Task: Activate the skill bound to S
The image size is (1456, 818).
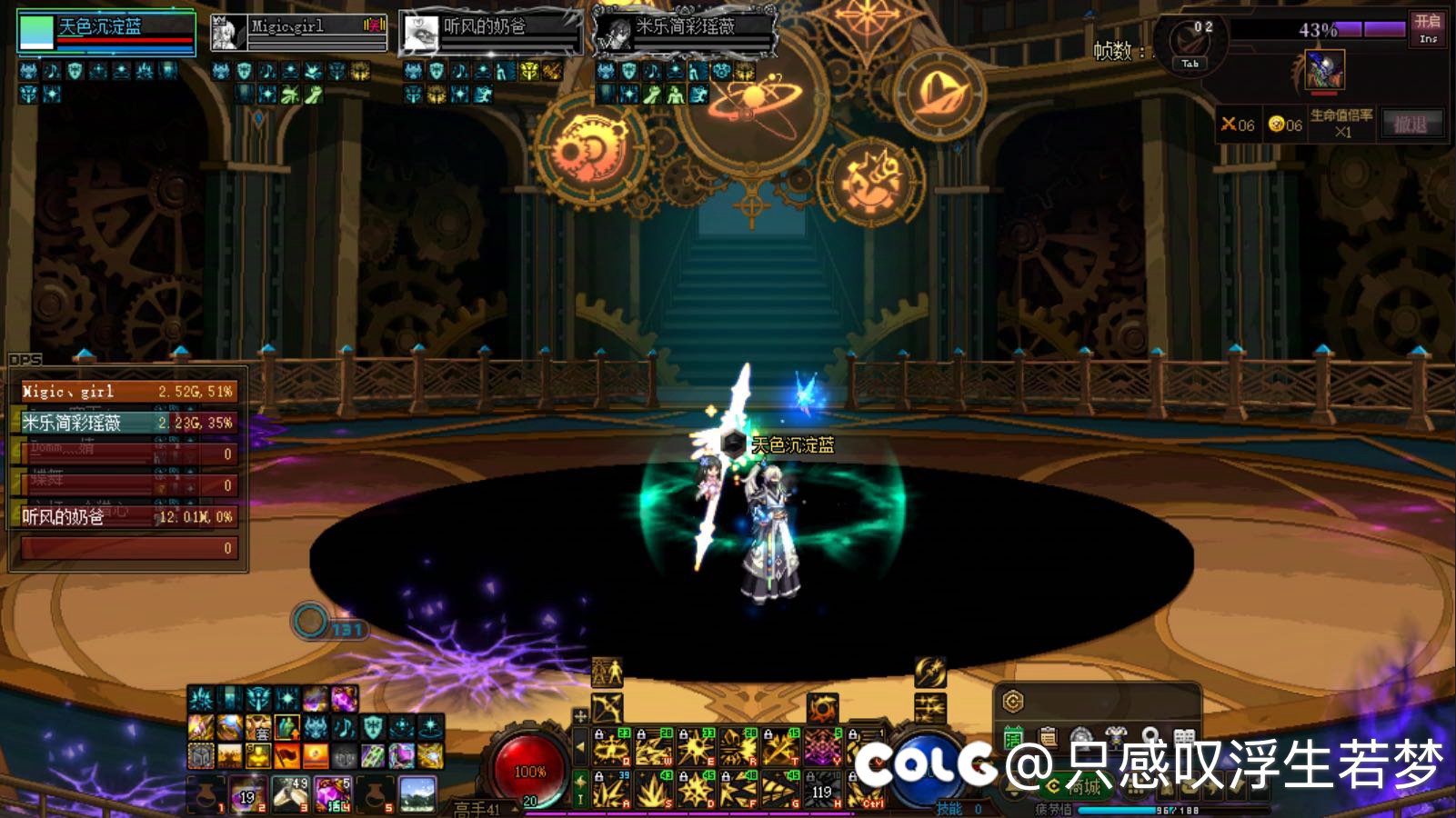Action: [653, 789]
